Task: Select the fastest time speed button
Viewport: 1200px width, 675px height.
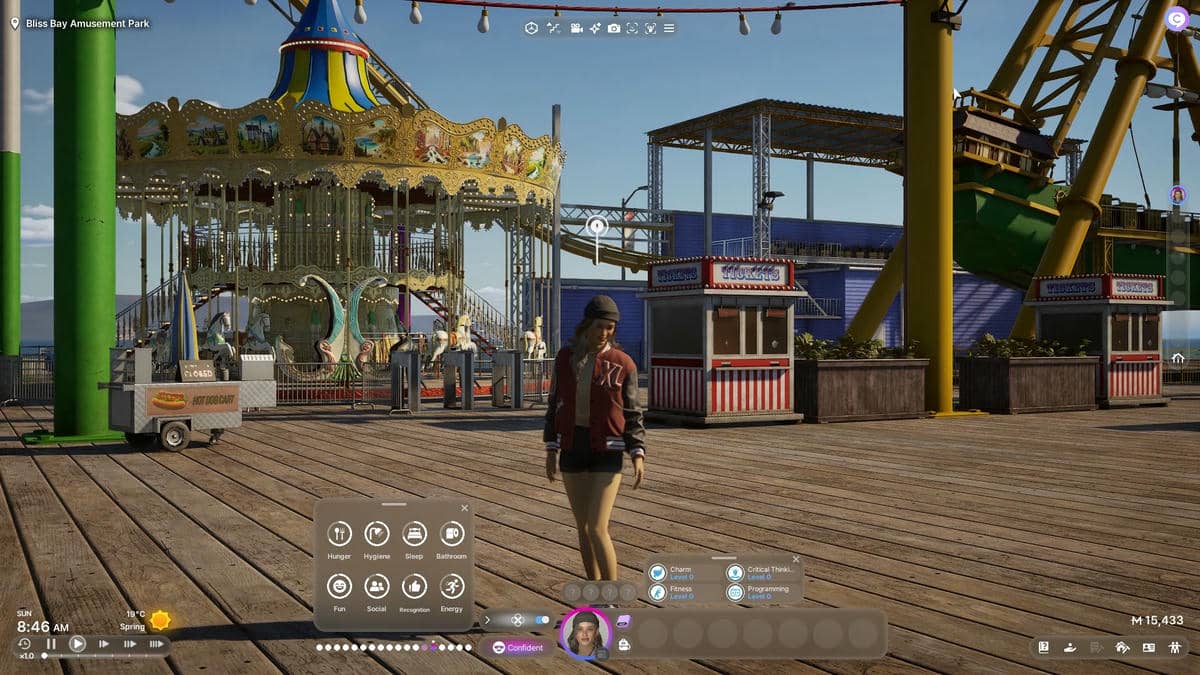Action: [155, 644]
